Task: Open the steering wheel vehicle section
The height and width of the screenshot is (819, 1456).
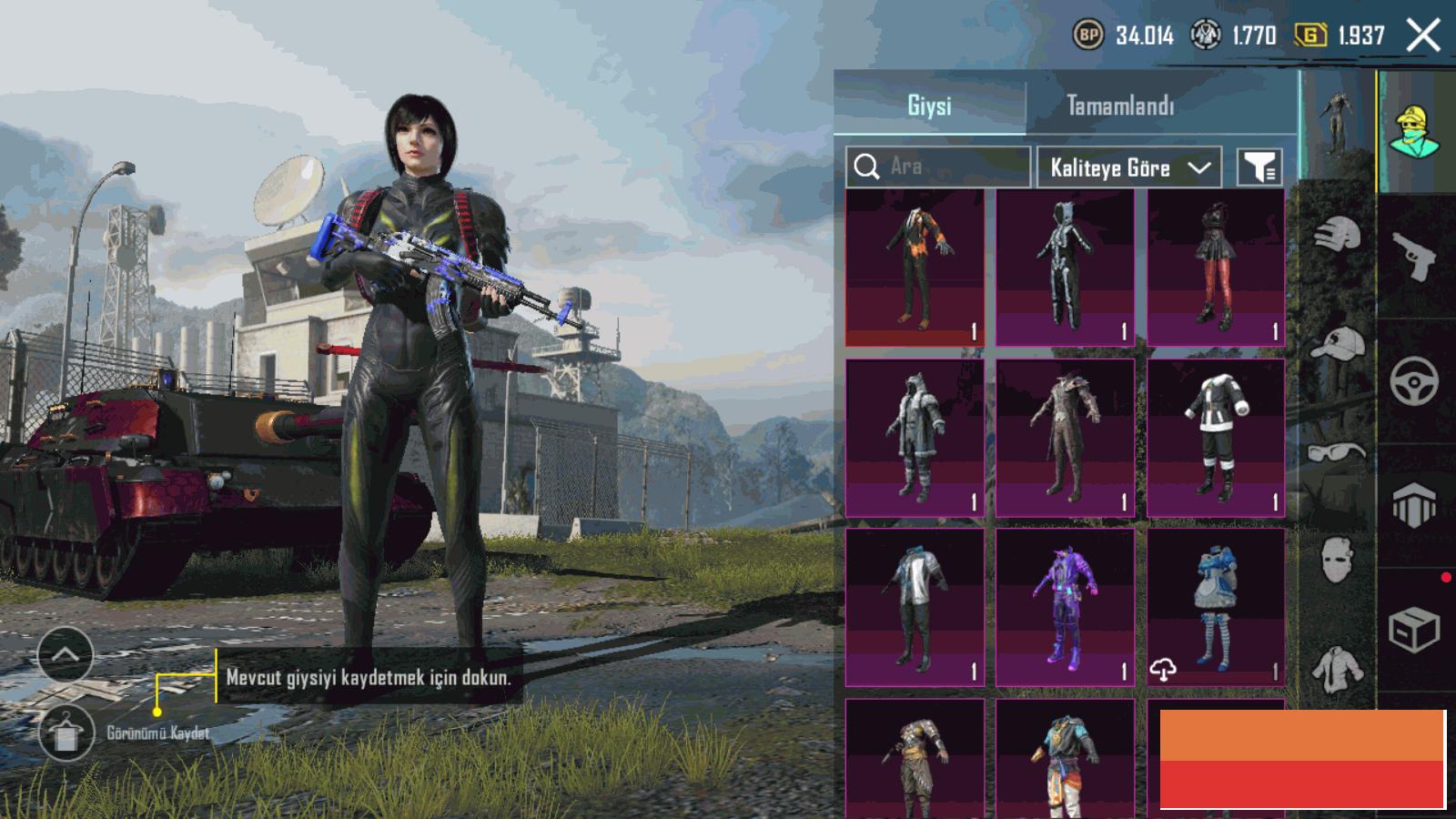Action: pyautogui.click(x=1415, y=380)
